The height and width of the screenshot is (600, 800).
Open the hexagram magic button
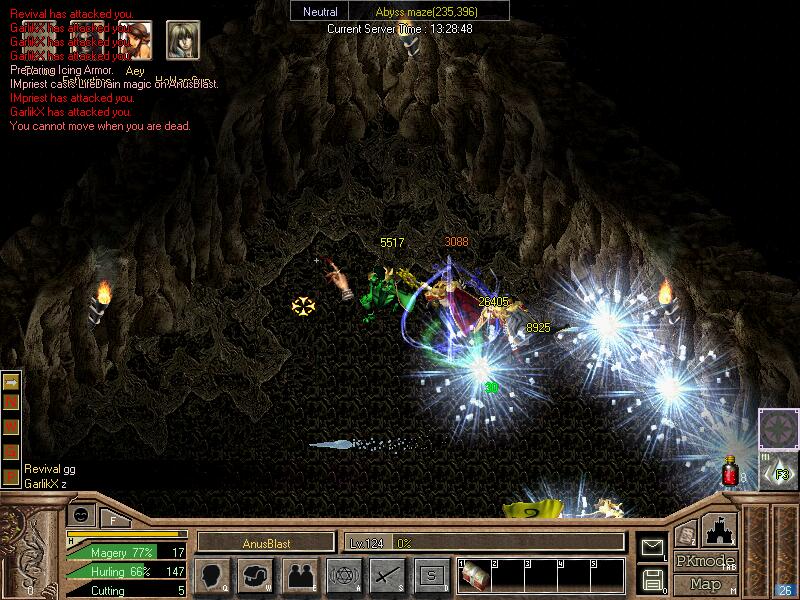point(343,576)
